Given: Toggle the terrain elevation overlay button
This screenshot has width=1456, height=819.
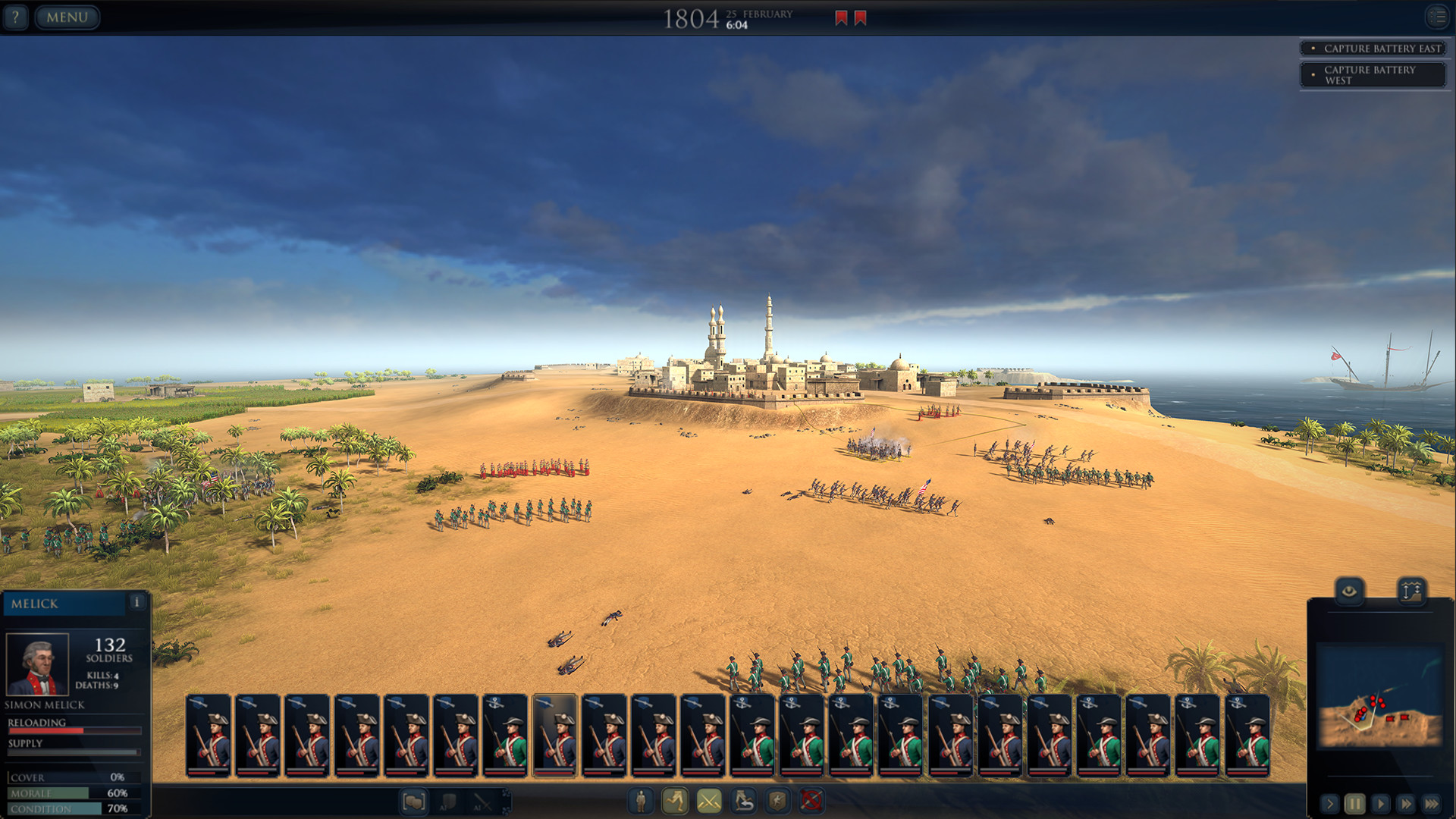Looking at the screenshot, I should (x=1410, y=591).
